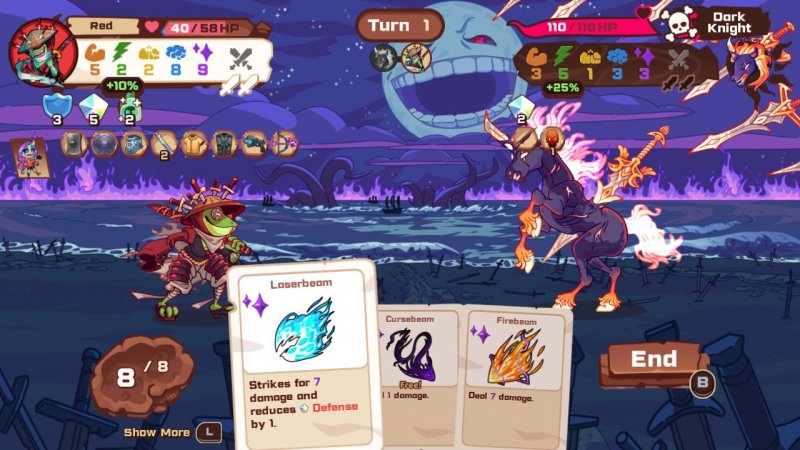Image resolution: width=800 pixels, height=450 pixels.
Task: Check the blue shield status icon
Action: click(x=55, y=105)
